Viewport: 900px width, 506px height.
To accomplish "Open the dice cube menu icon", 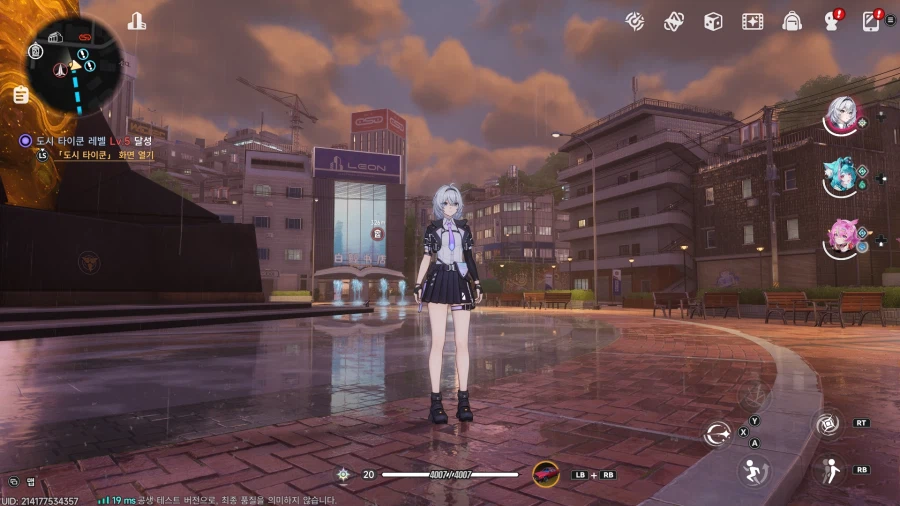I will pos(713,20).
